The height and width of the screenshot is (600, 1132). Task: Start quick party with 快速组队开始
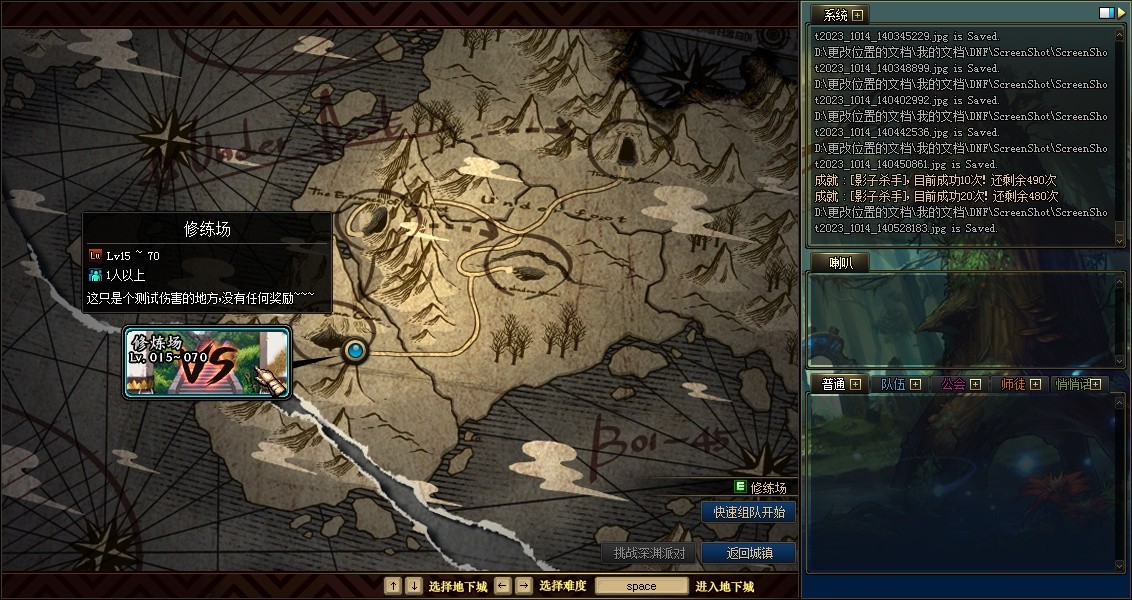(x=749, y=512)
